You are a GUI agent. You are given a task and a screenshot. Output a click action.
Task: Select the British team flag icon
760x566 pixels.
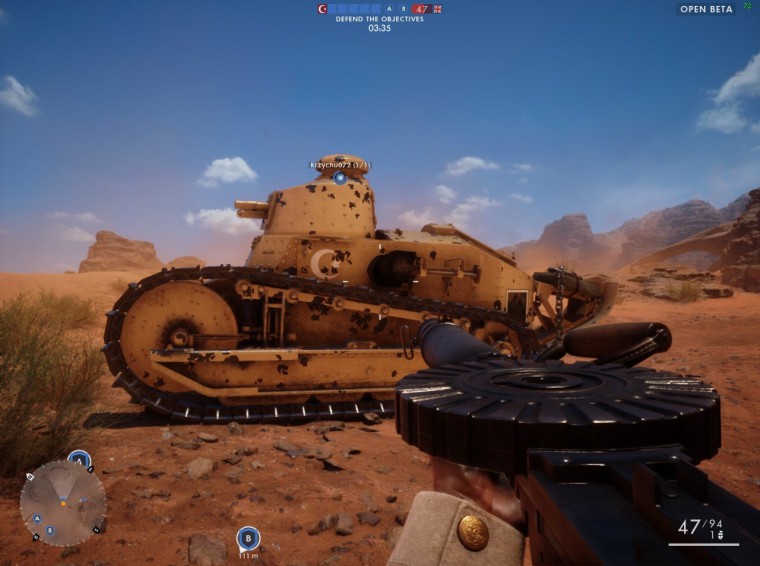437,9
